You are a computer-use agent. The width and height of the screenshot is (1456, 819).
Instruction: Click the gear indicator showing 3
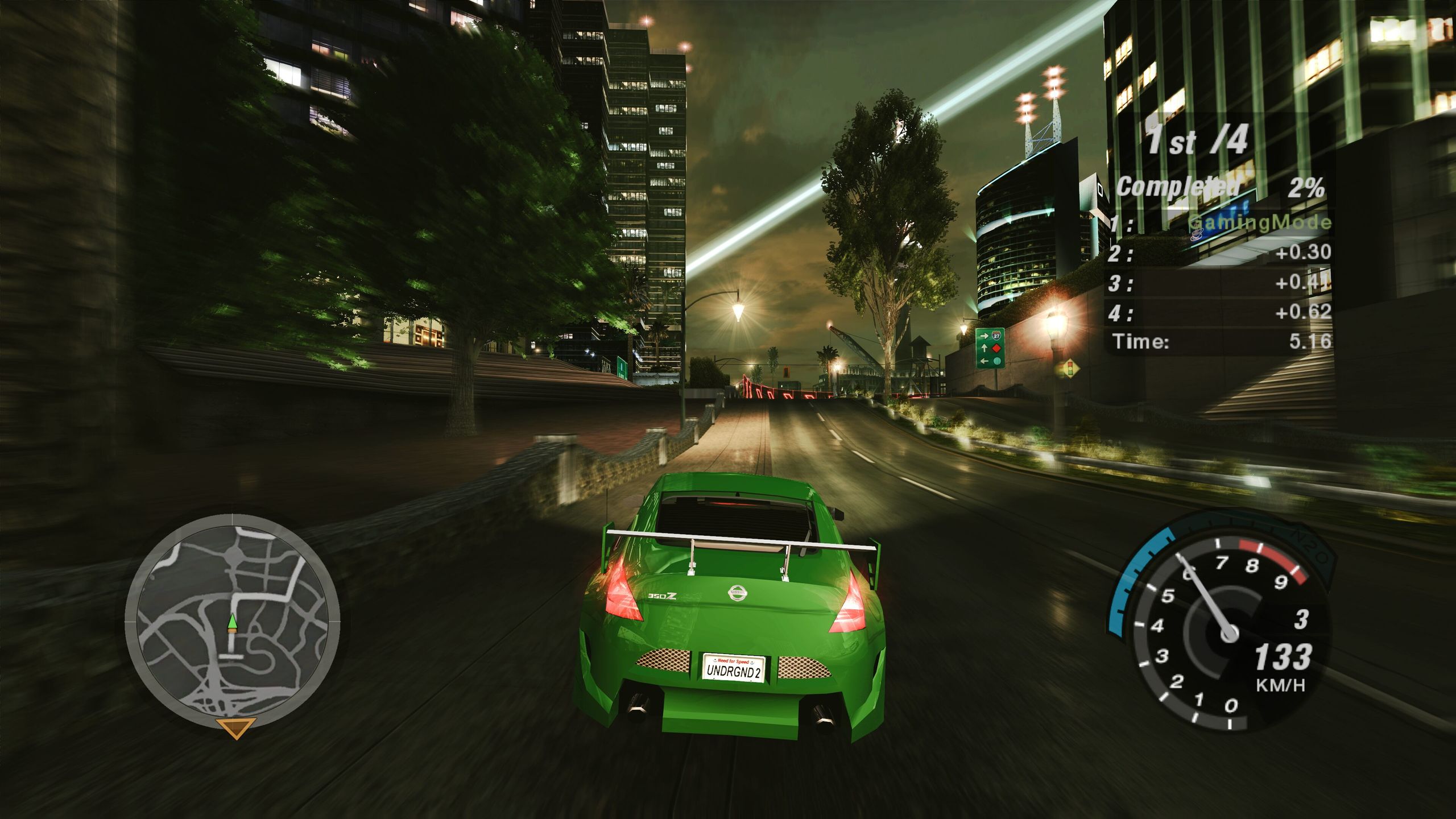[1302, 619]
